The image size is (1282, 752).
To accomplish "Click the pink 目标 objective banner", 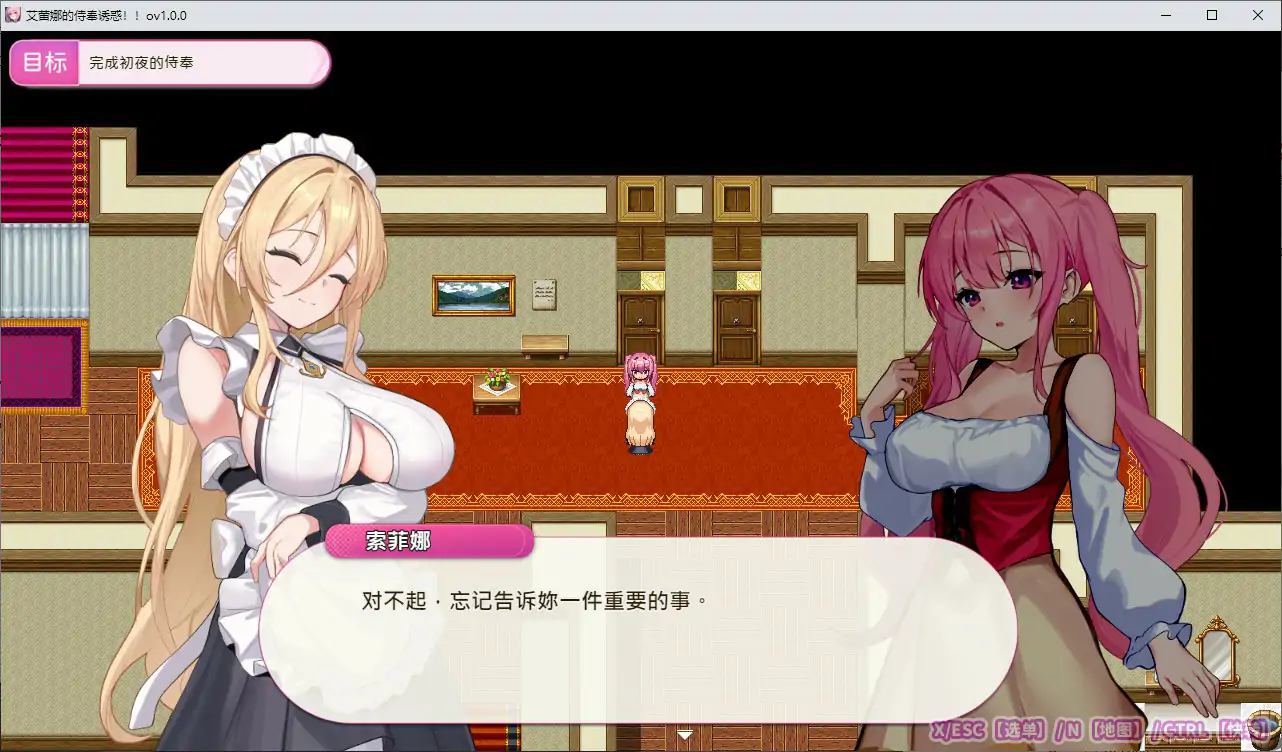I will point(44,62).
